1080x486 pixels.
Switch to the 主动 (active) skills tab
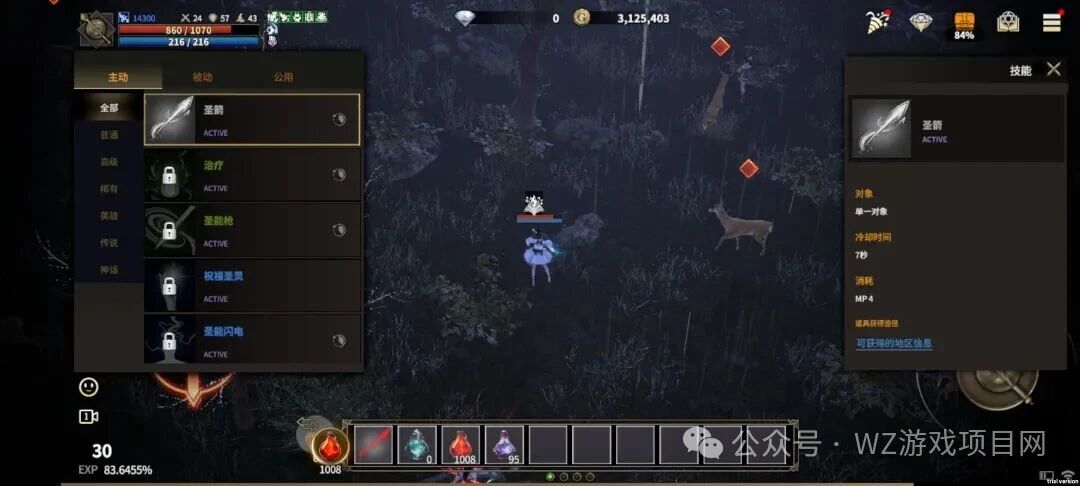click(x=118, y=77)
